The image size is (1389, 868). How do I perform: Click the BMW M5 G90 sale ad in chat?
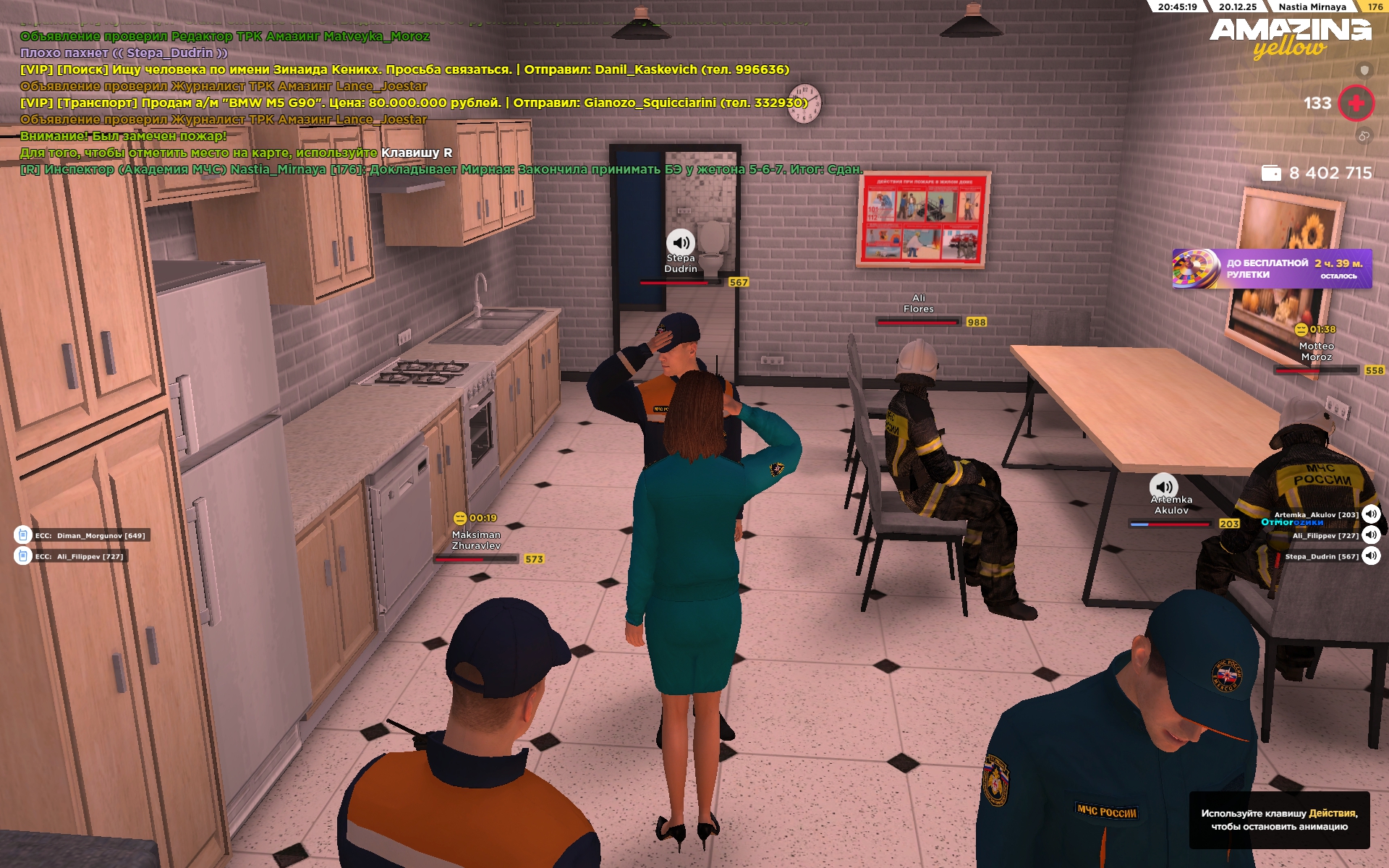coord(412,103)
